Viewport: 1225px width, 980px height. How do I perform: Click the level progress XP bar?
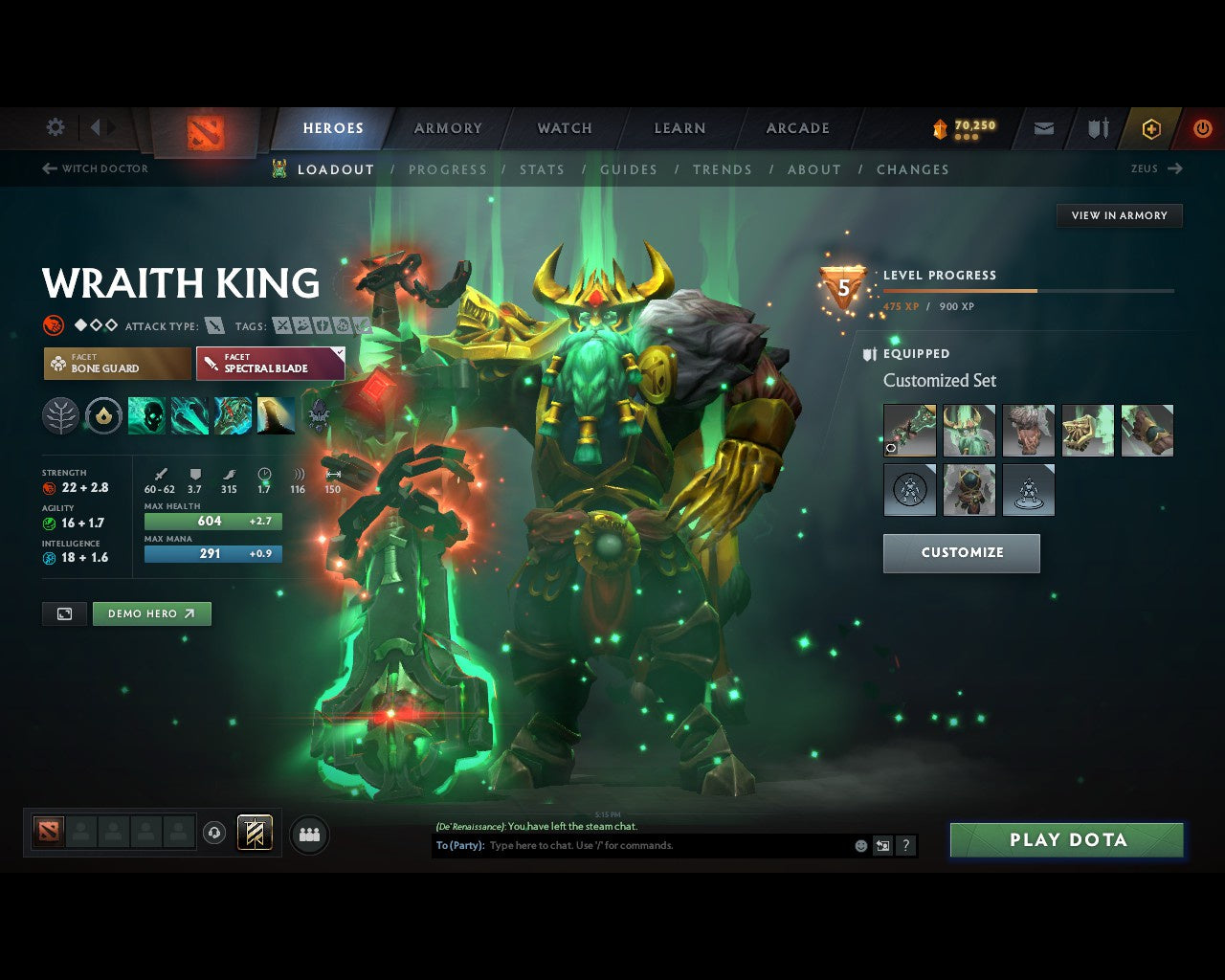1029,291
